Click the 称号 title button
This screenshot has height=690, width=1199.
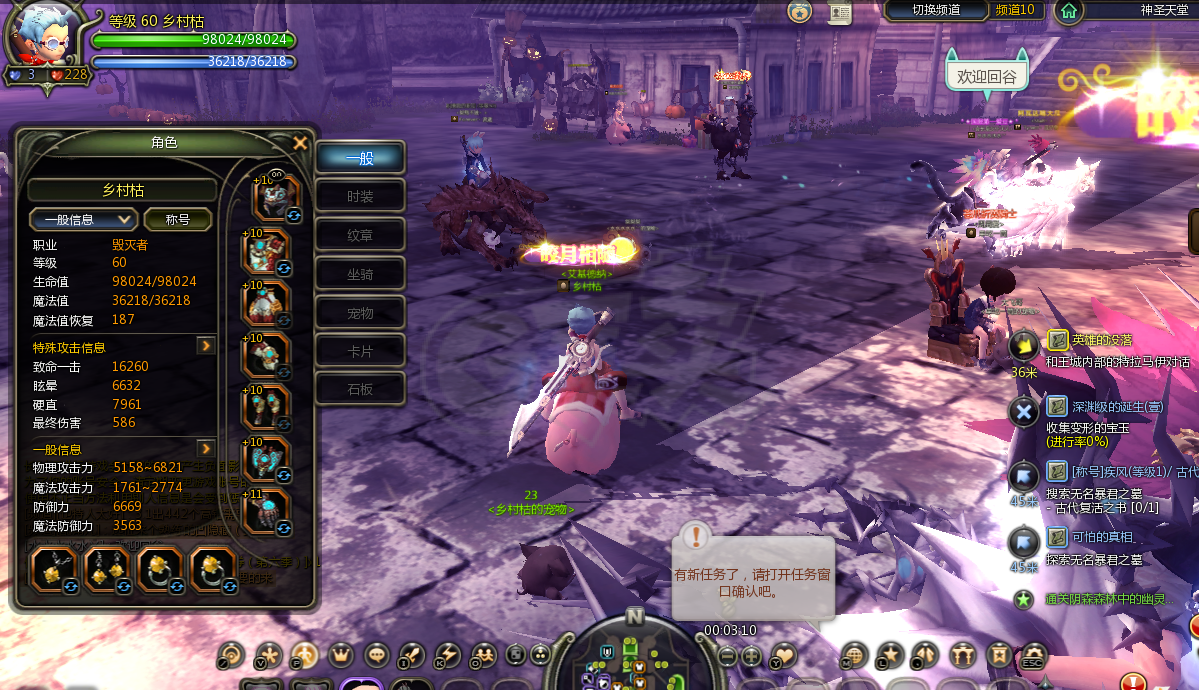178,219
